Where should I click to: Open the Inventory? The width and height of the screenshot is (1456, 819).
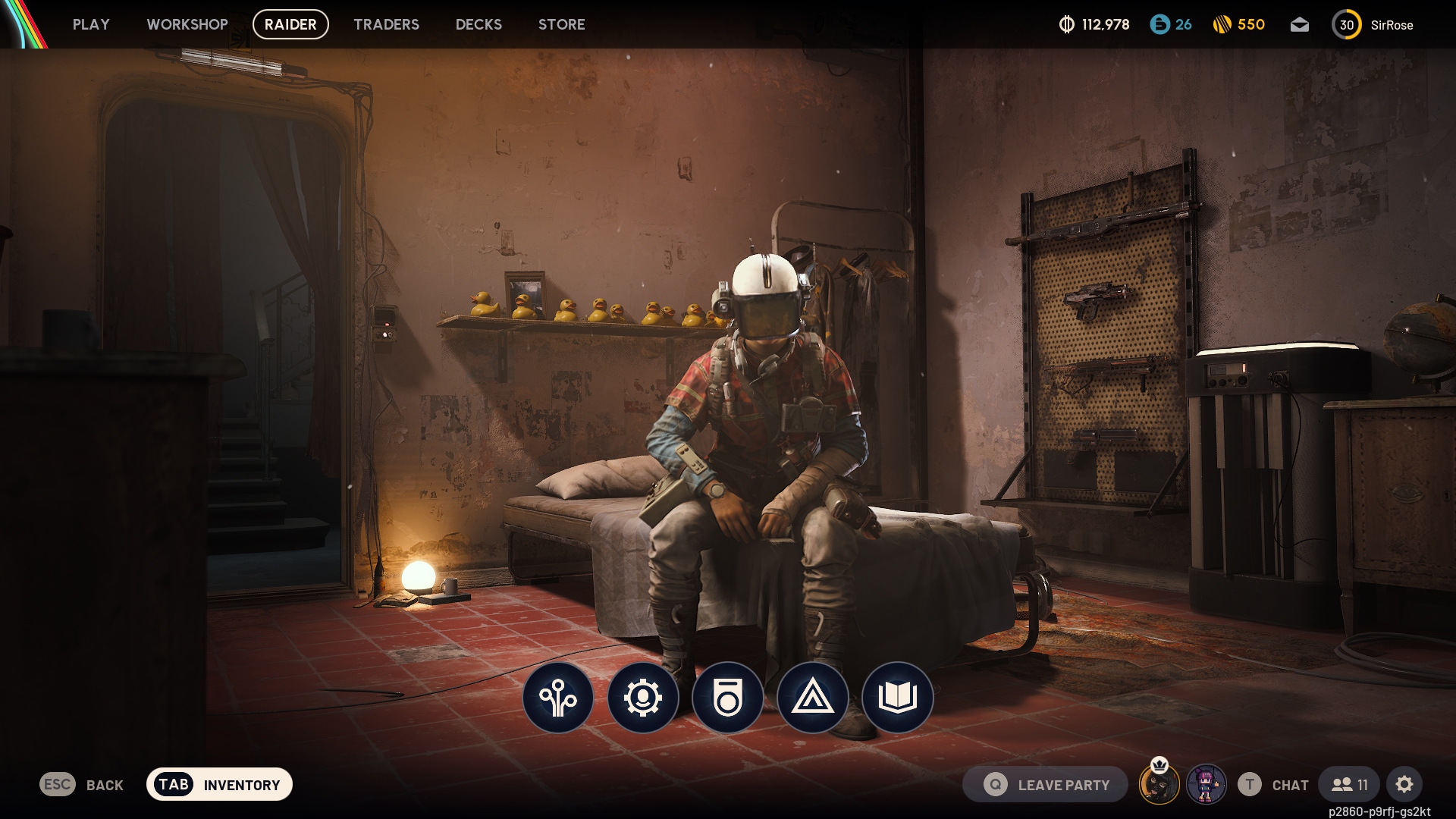(219, 785)
